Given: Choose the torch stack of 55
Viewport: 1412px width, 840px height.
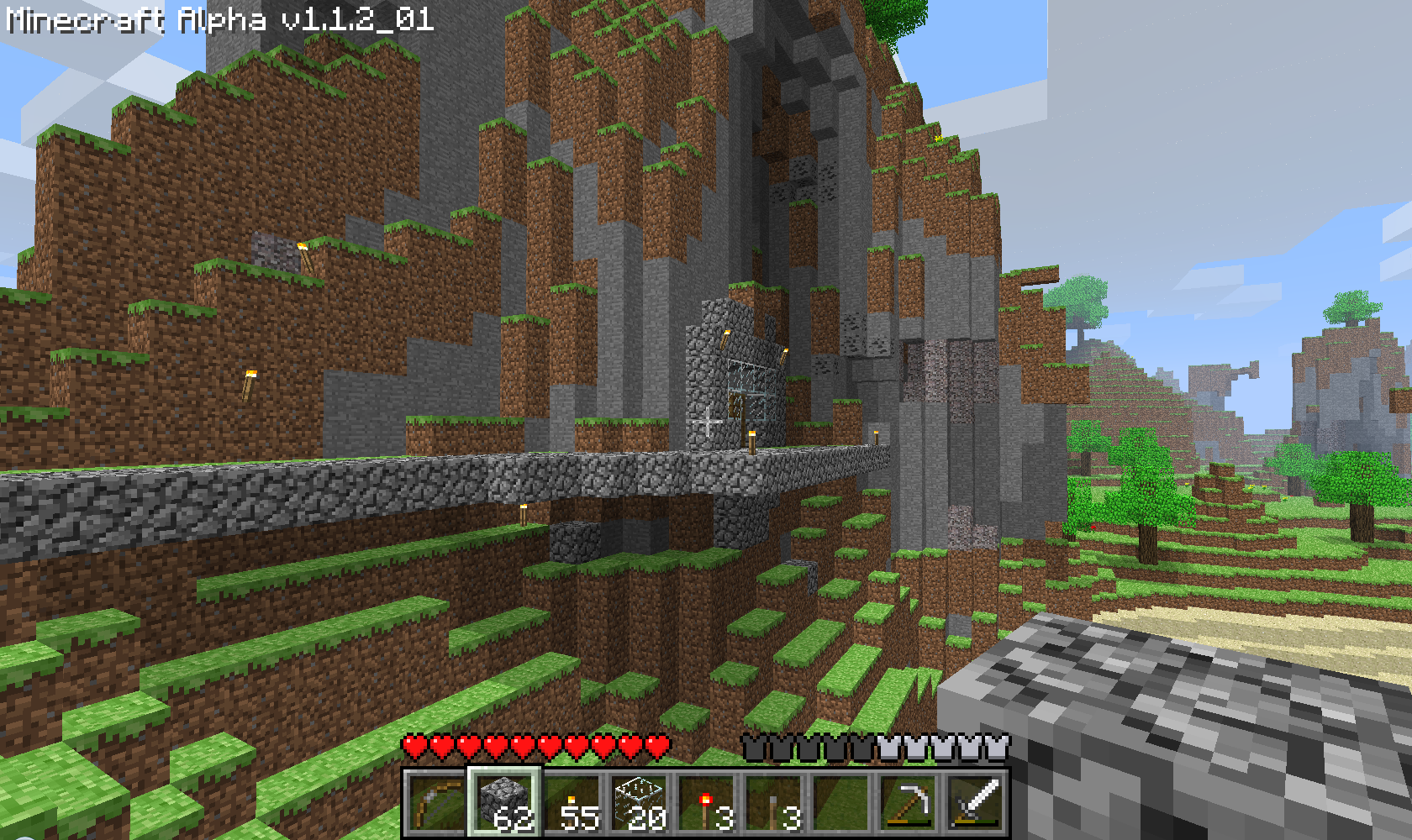Looking at the screenshot, I should tap(572, 803).
